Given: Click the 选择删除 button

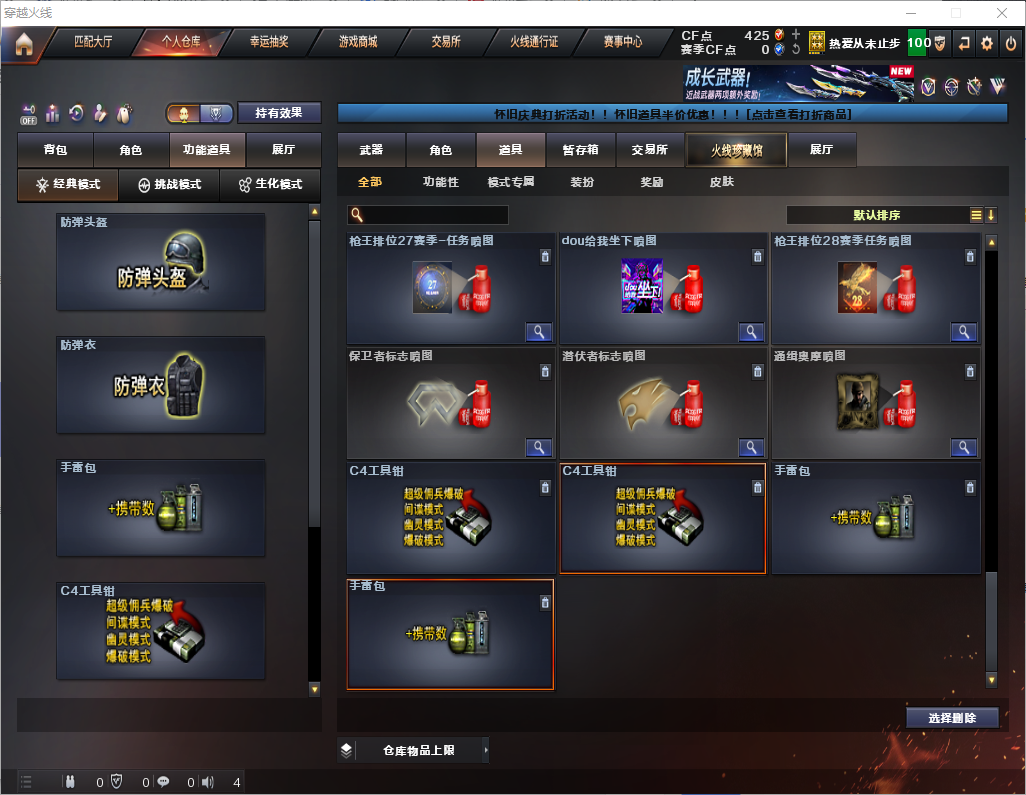Looking at the screenshot, I should 952,718.
